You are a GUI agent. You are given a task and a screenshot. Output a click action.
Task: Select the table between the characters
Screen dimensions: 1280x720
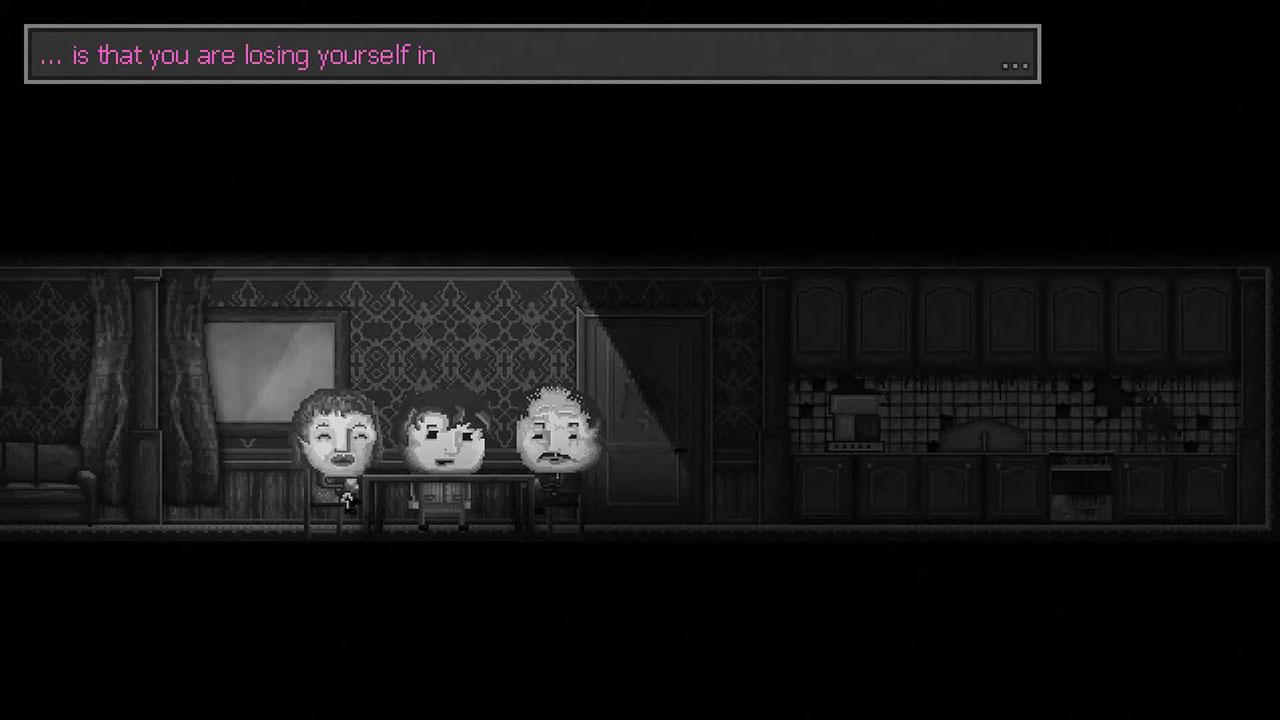(x=440, y=500)
